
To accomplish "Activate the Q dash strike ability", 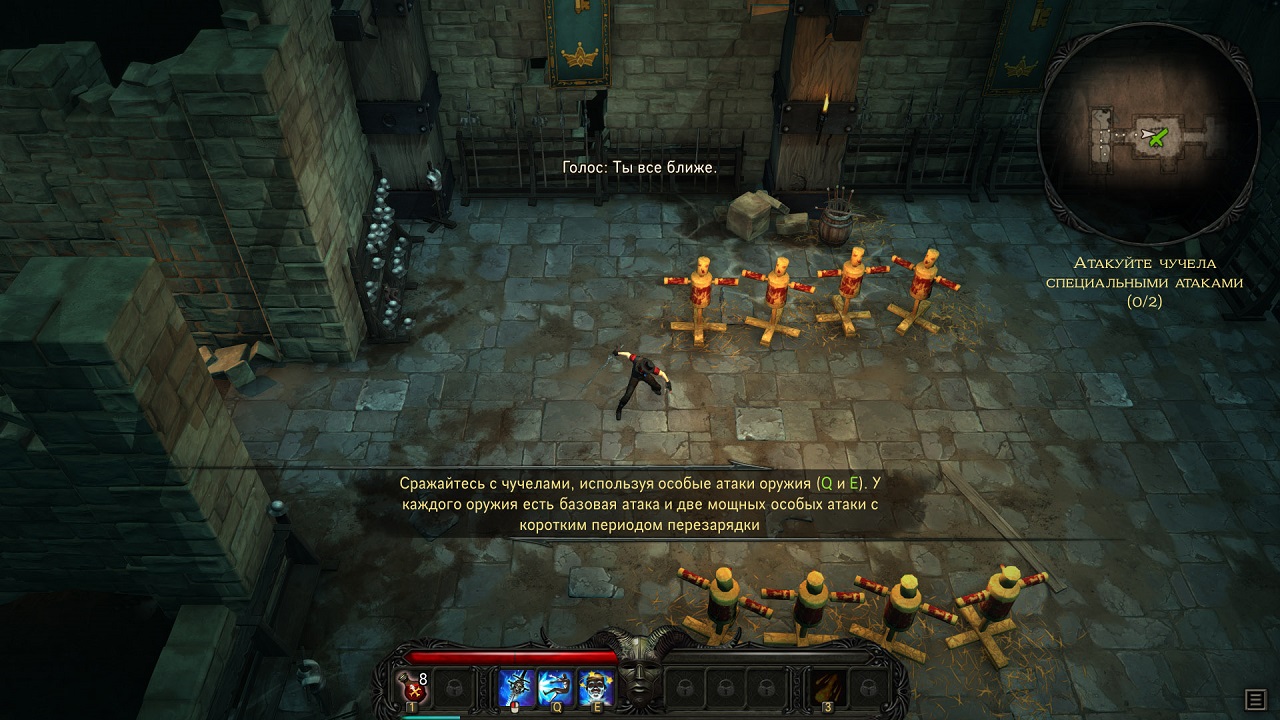I will point(556,687).
